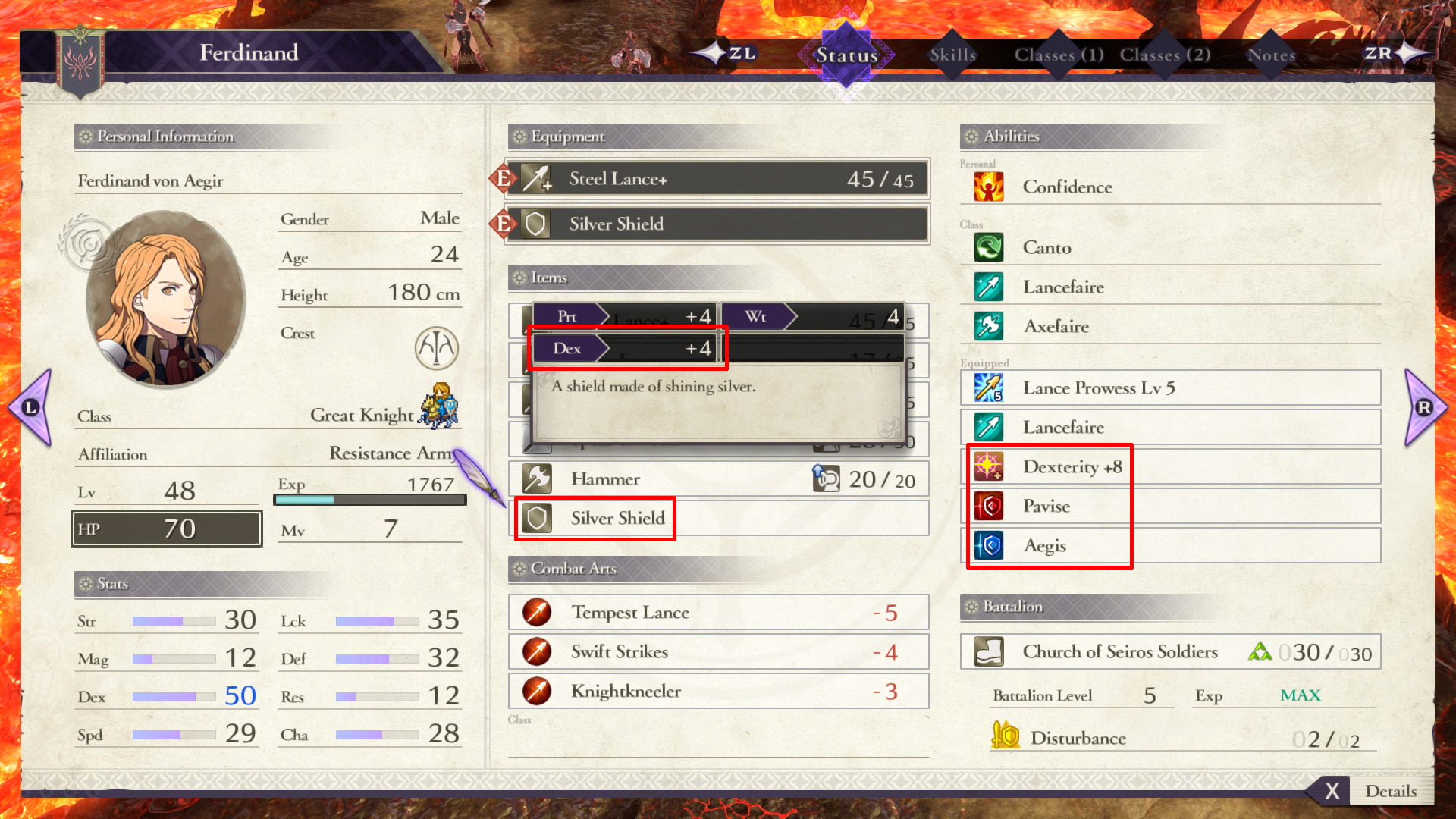Switch to the Skills tab
This screenshot has height=819, width=1456.
952,55
